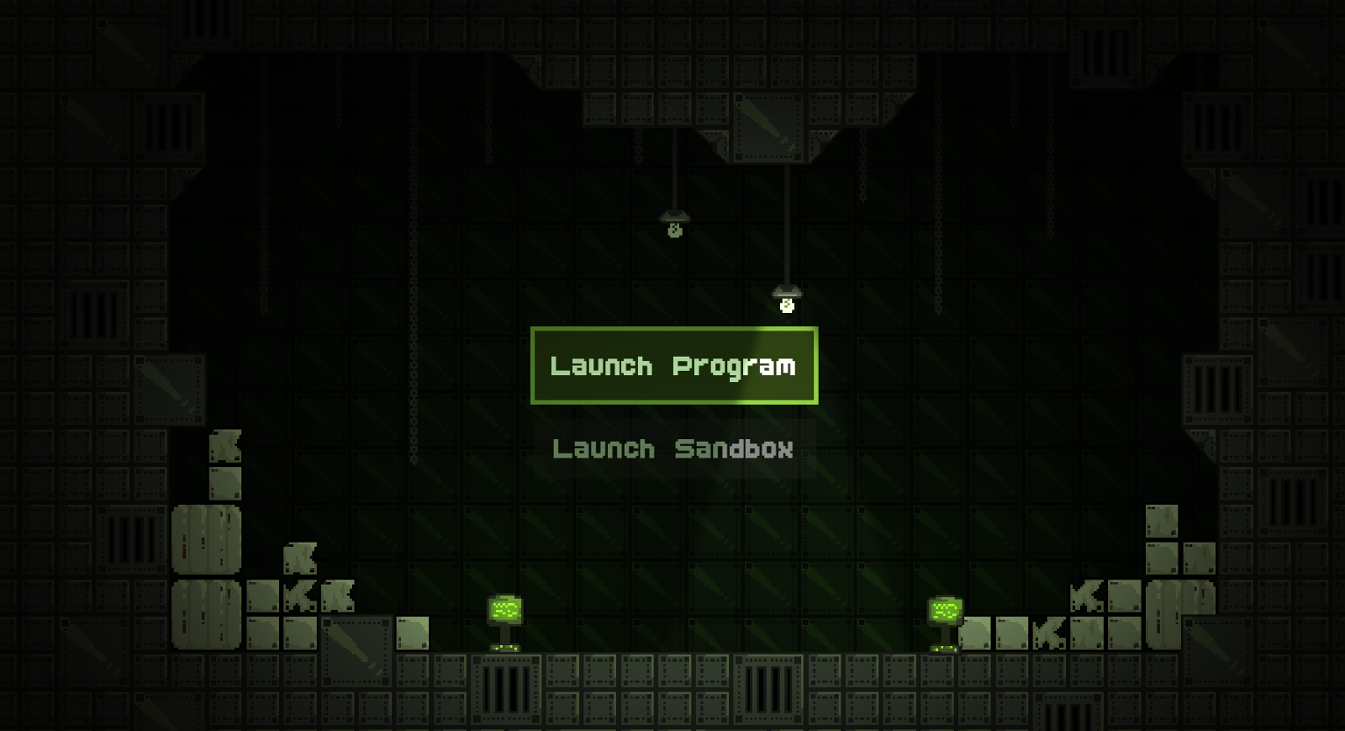Click the glowing green monitor lamp on the right

pyautogui.click(x=944, y=610)
